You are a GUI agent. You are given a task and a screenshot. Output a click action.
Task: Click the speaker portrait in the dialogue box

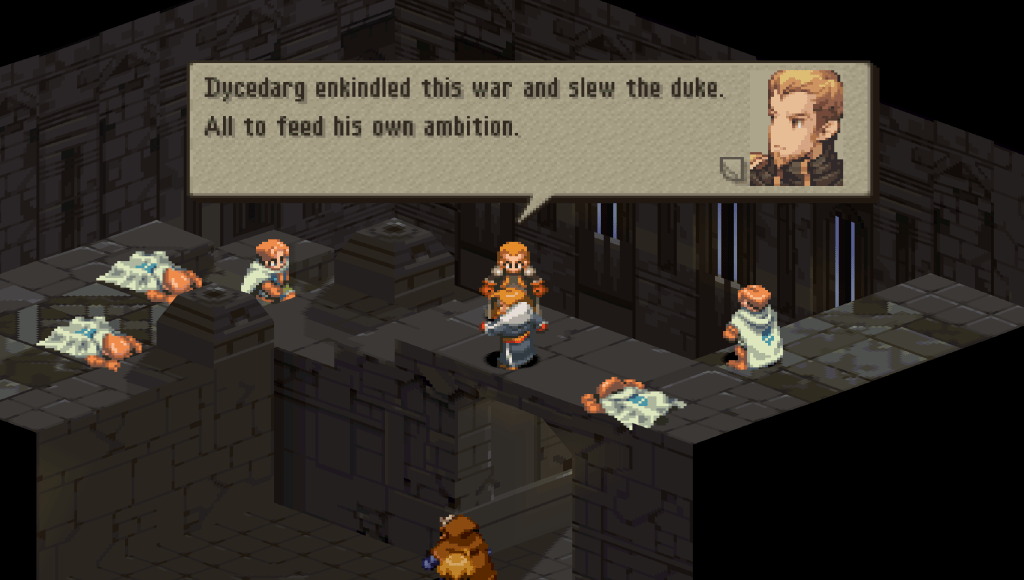(803, 127)
